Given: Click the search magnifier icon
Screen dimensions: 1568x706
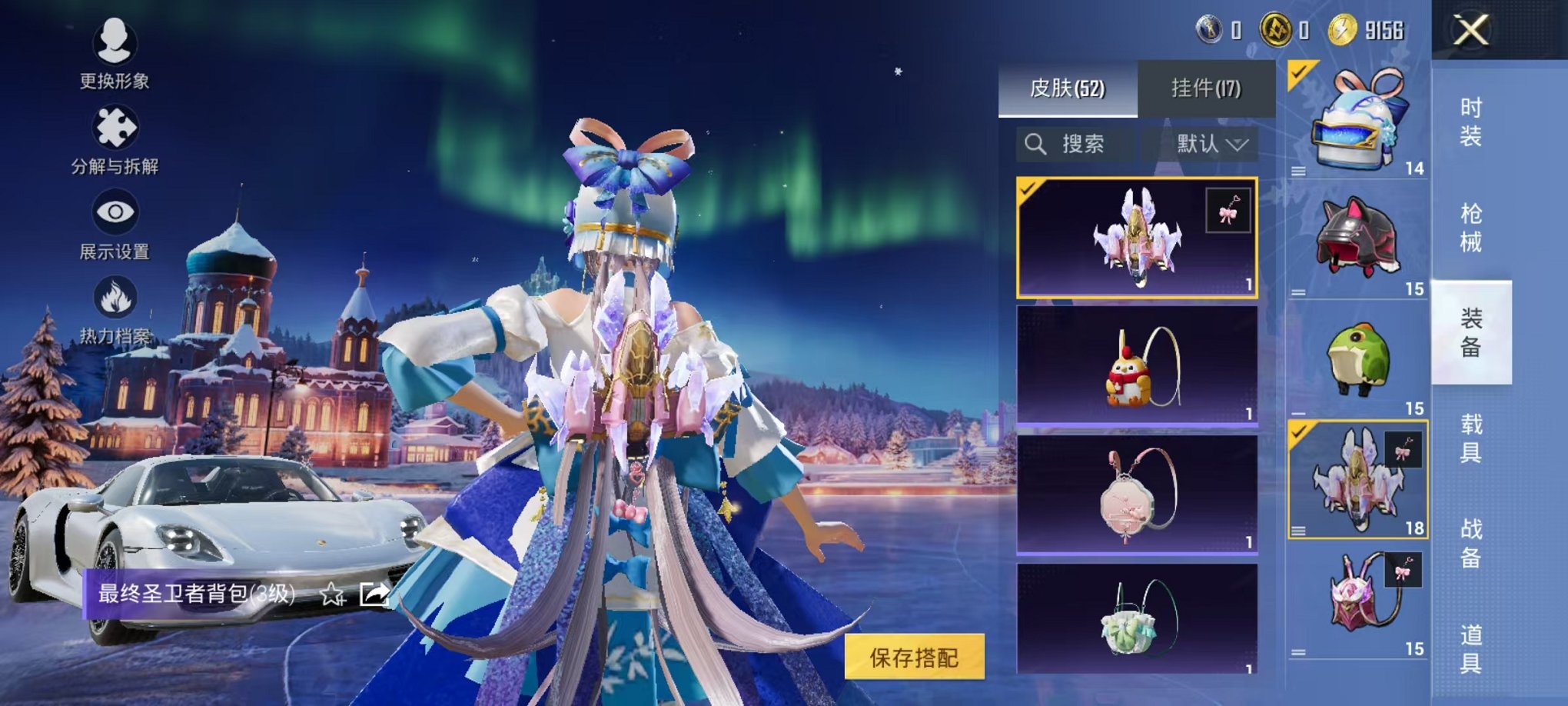Looking at the screenshot, I should click(x=1035, y=144).
